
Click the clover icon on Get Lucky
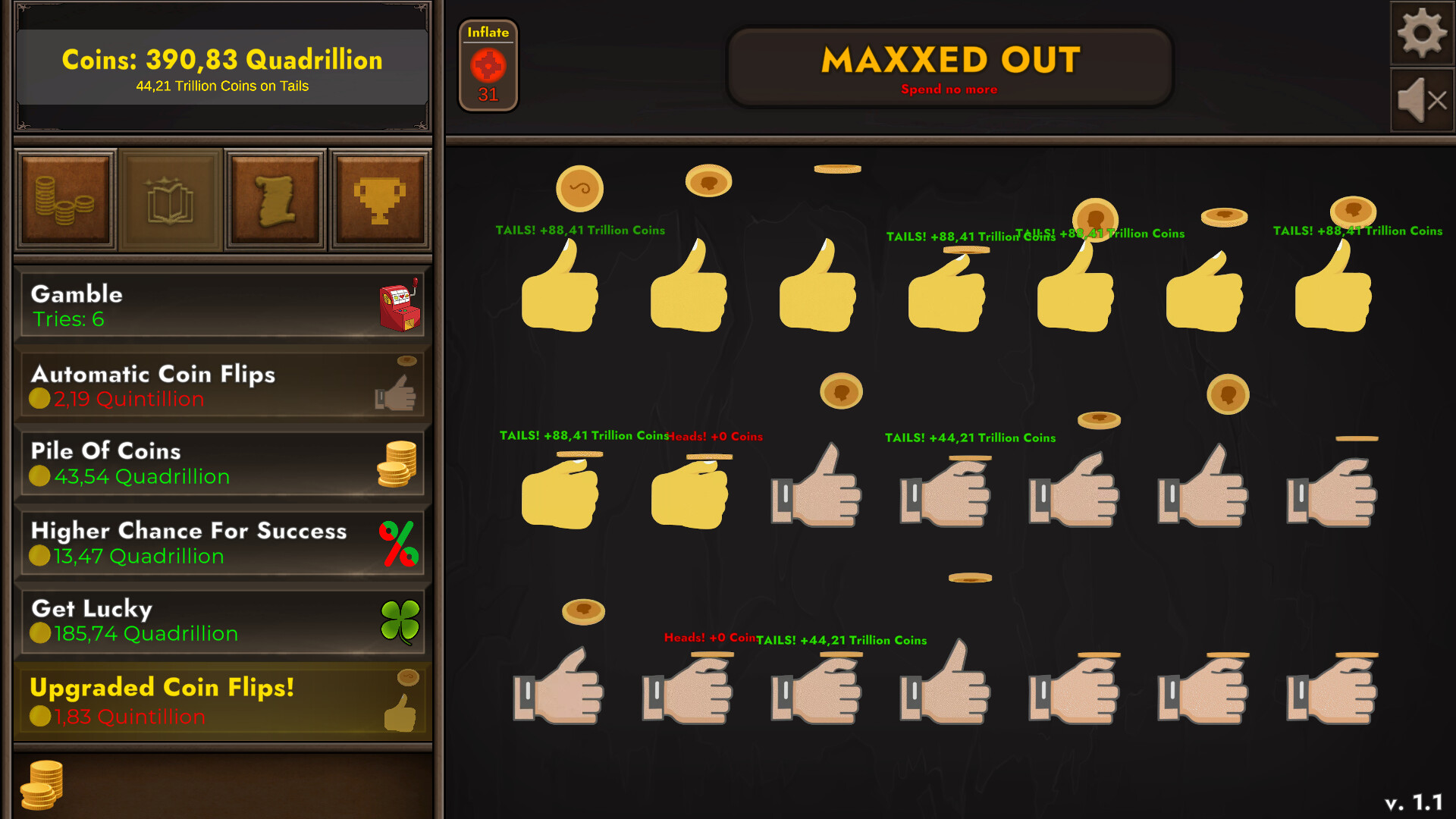tap(402, 620)
